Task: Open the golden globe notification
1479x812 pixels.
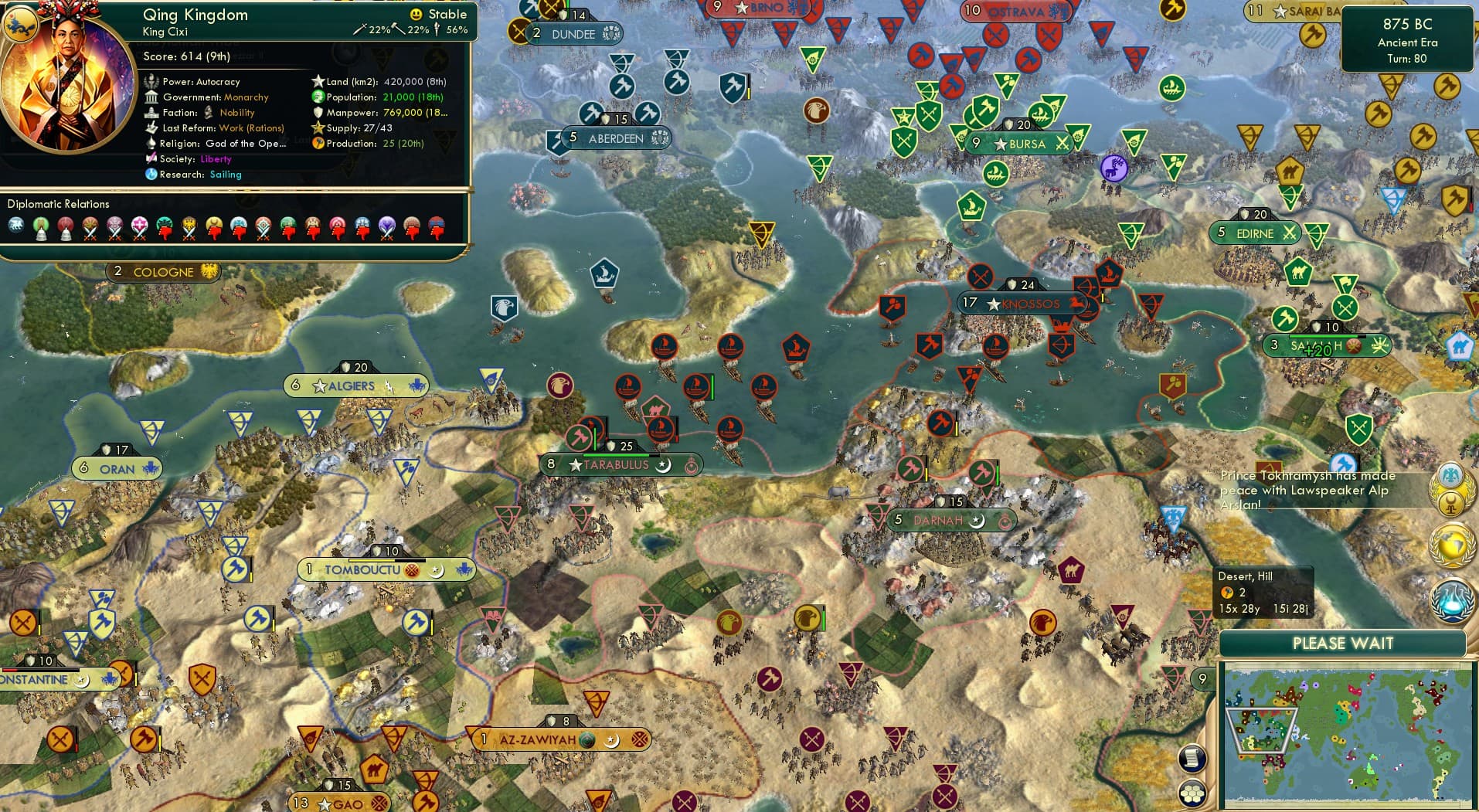Action: [1450, 543]
